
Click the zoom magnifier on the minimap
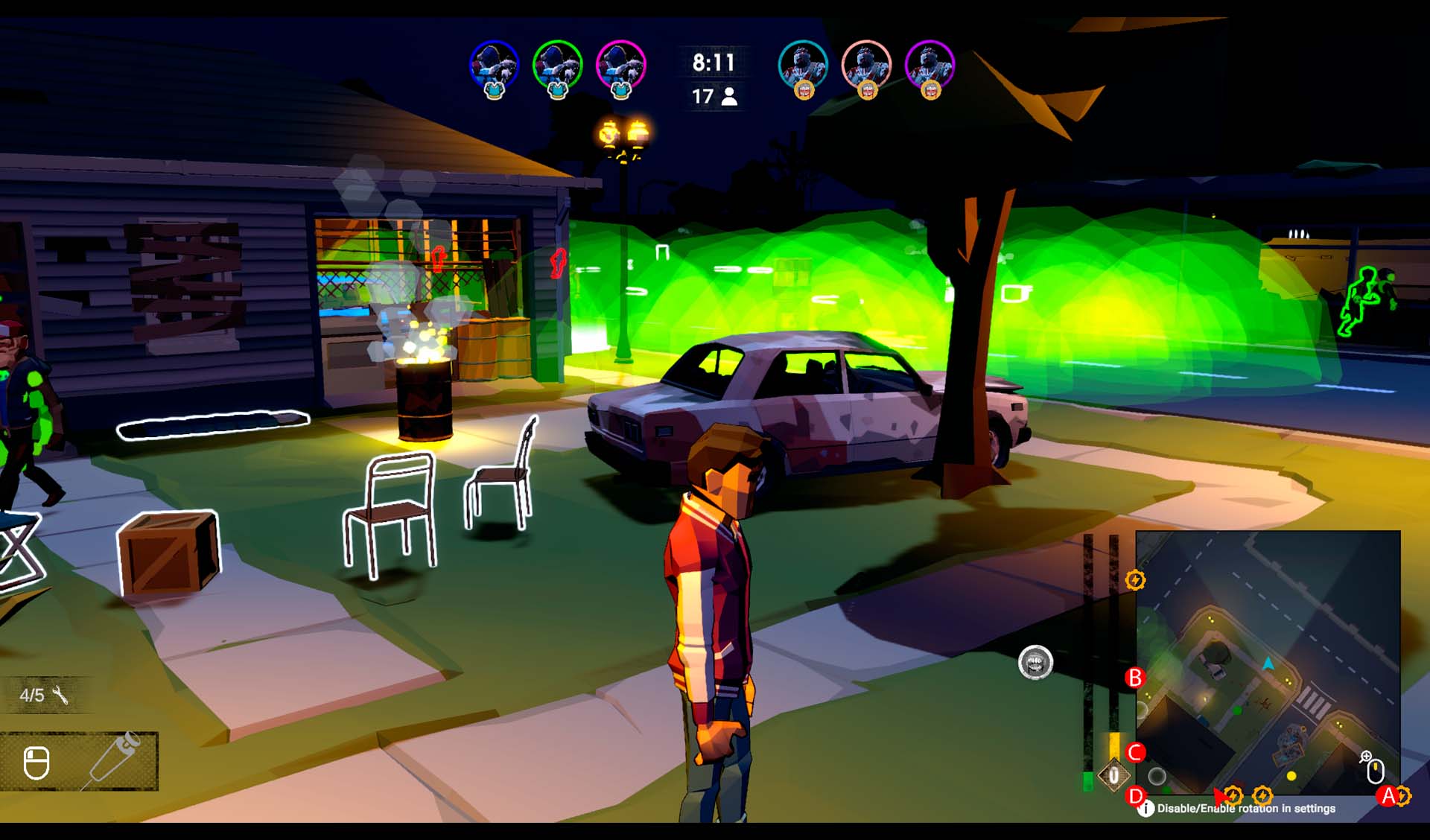click(x=1366, y=757)
